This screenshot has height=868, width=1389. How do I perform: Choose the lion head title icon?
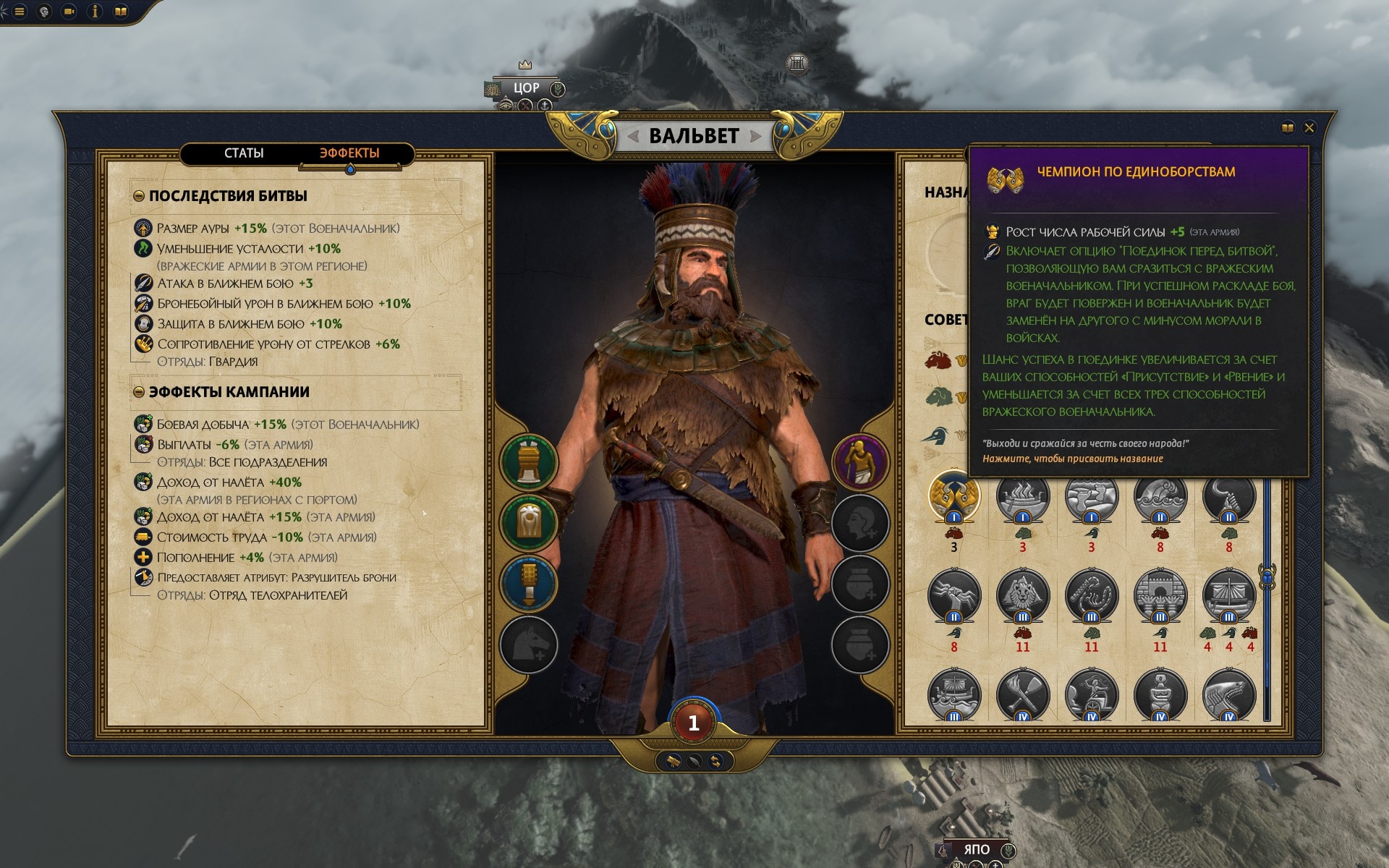pos(1022,595)
